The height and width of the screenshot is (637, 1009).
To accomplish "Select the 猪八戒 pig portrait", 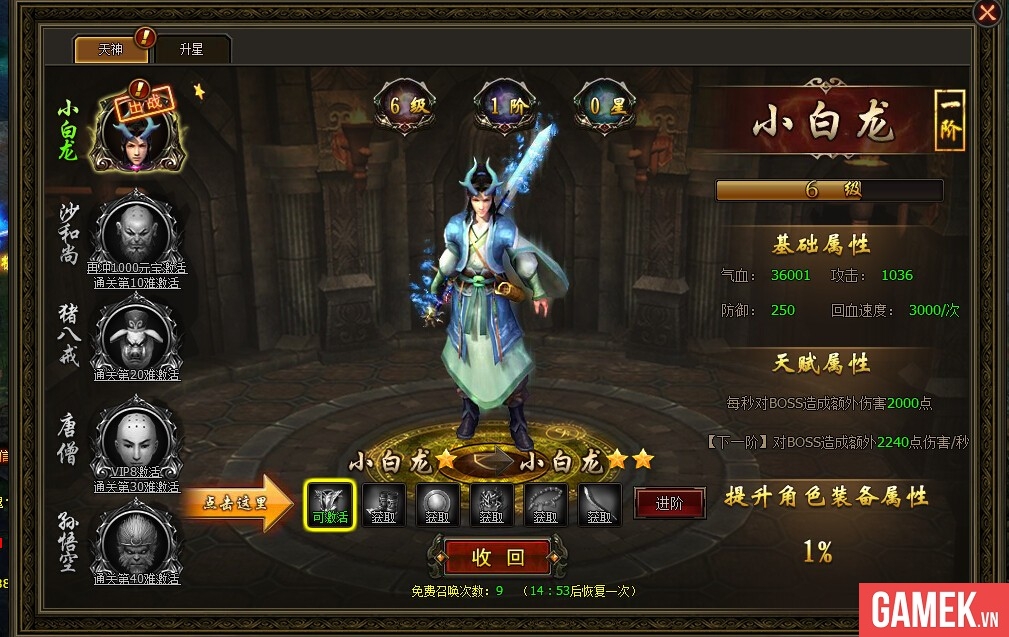I will [135, 335].
